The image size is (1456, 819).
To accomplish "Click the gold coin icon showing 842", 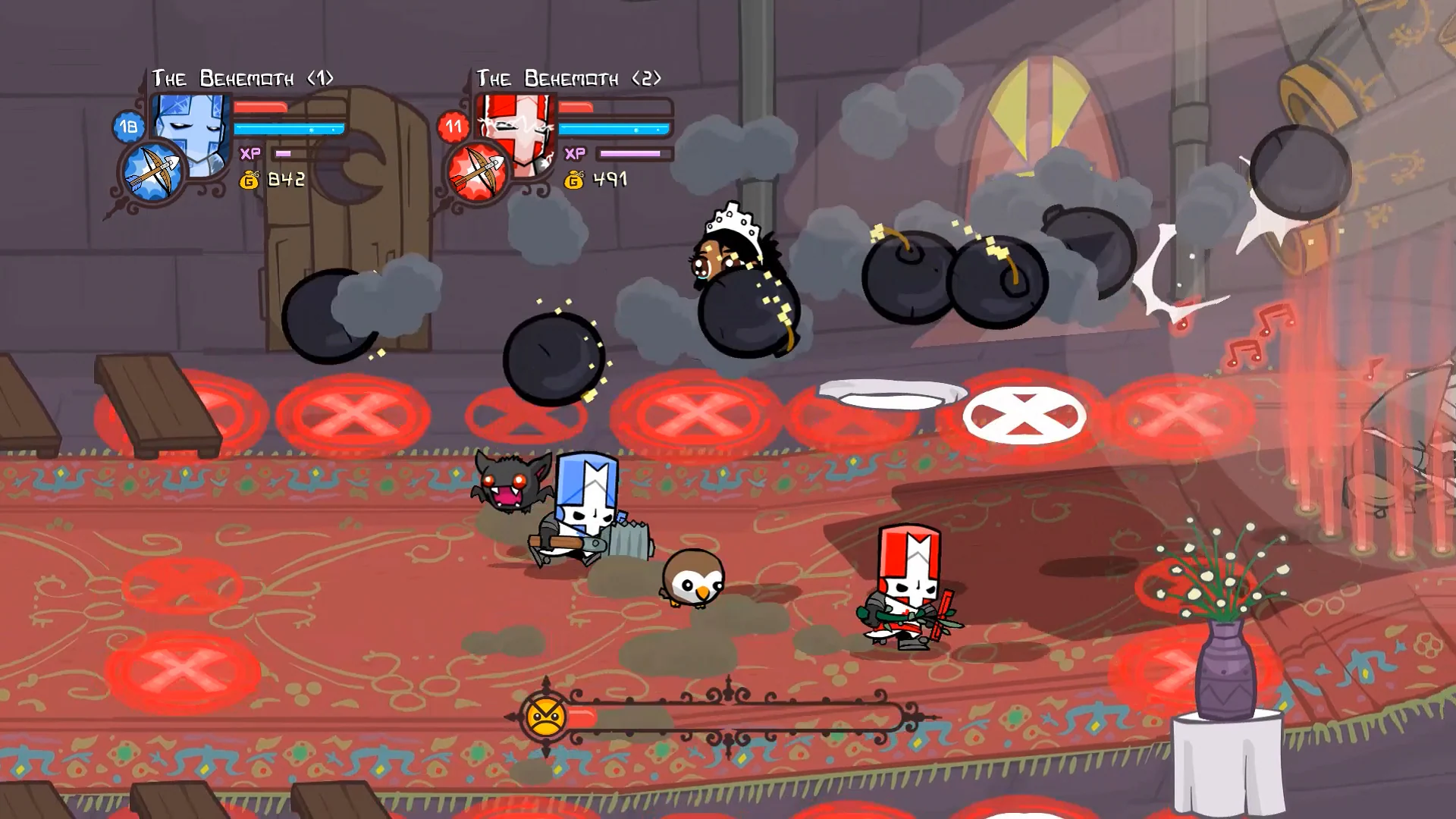I will pyautogui.click(x=250, y=180).
